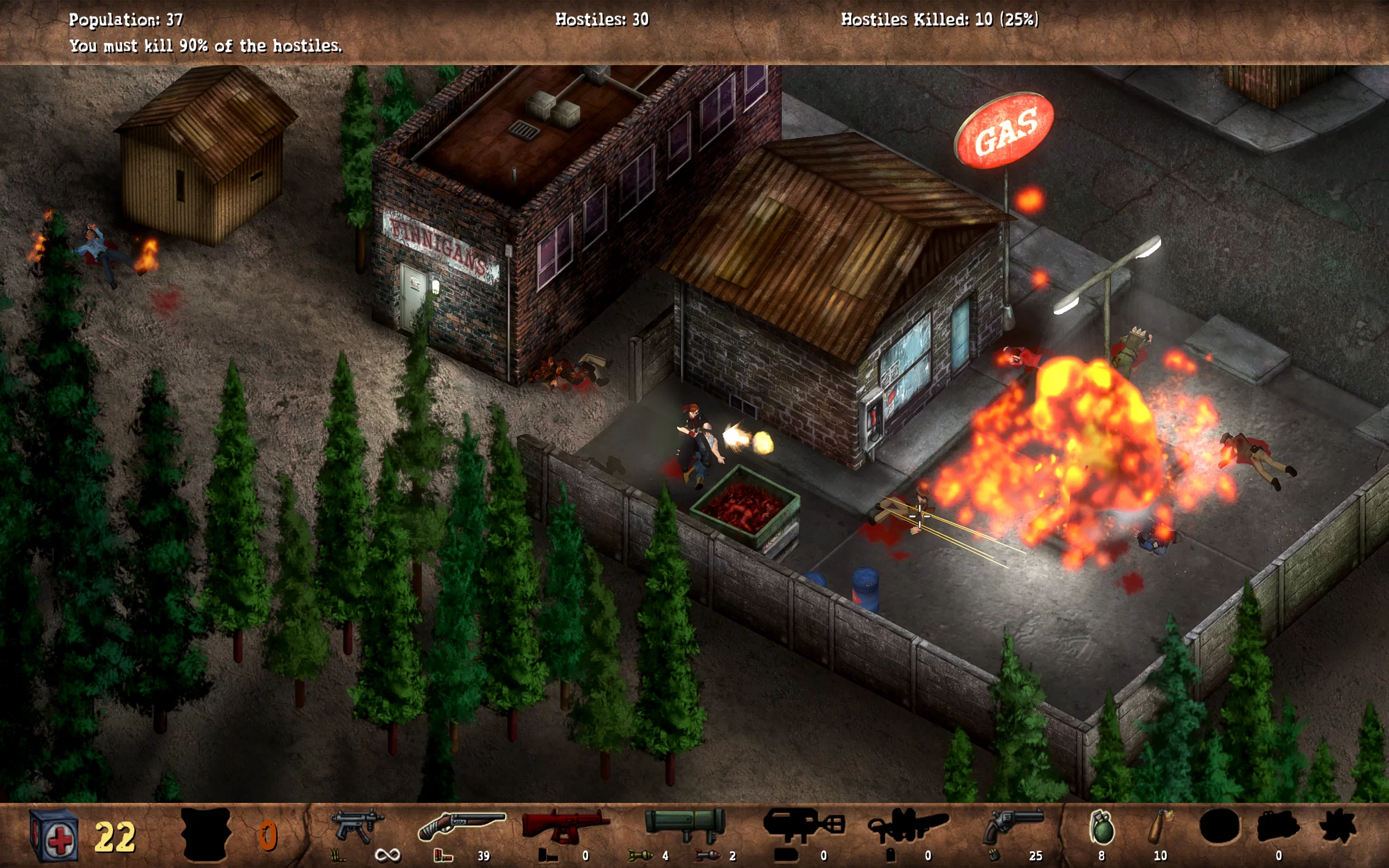Select the revolver weapon slot
This screenshot has height=868, width=1389.
[x=1012, y=826]
